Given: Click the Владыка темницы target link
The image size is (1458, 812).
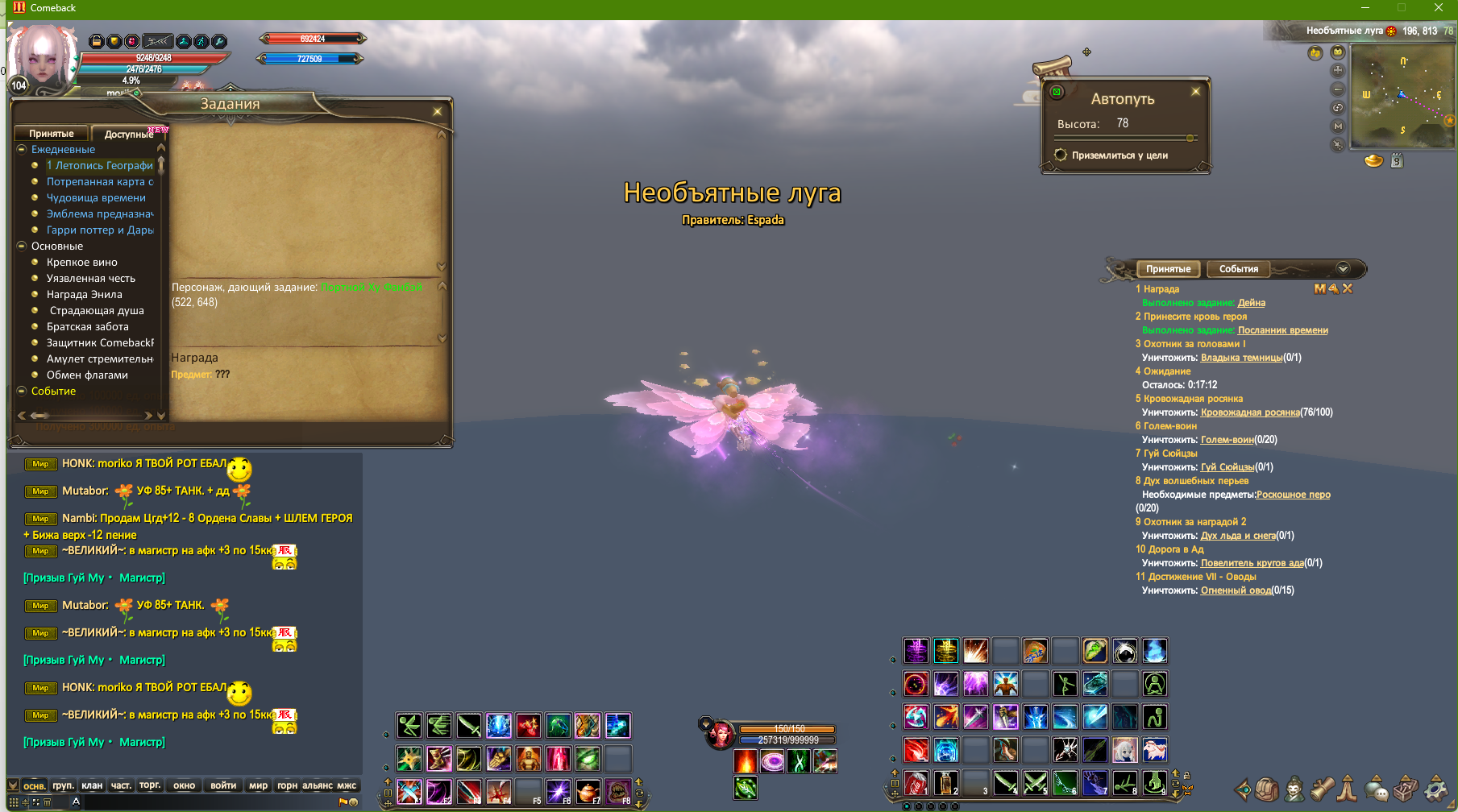Looking at the screenshot, I should (1241, 358).
